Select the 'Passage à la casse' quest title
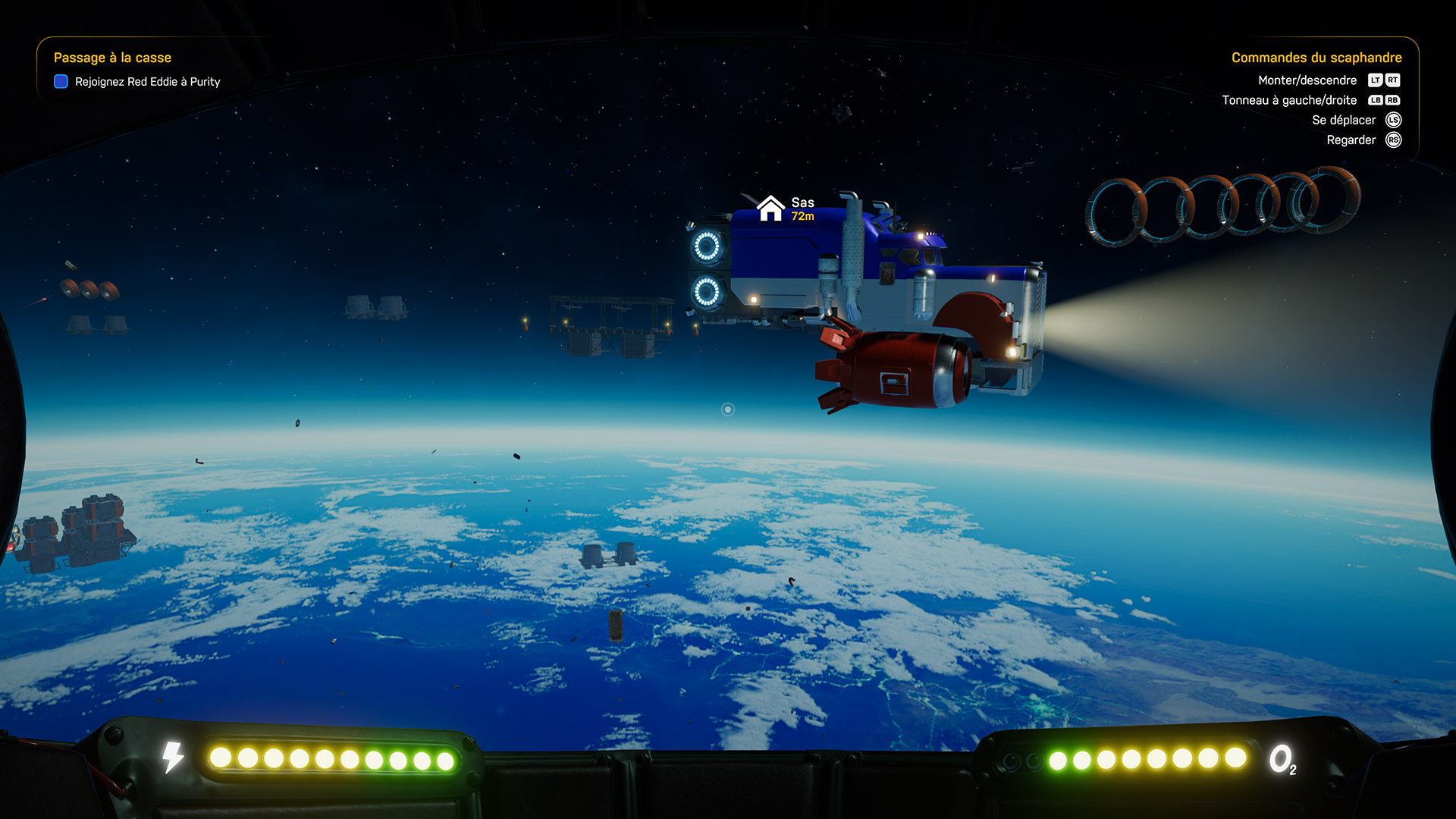 coord(112,58)
